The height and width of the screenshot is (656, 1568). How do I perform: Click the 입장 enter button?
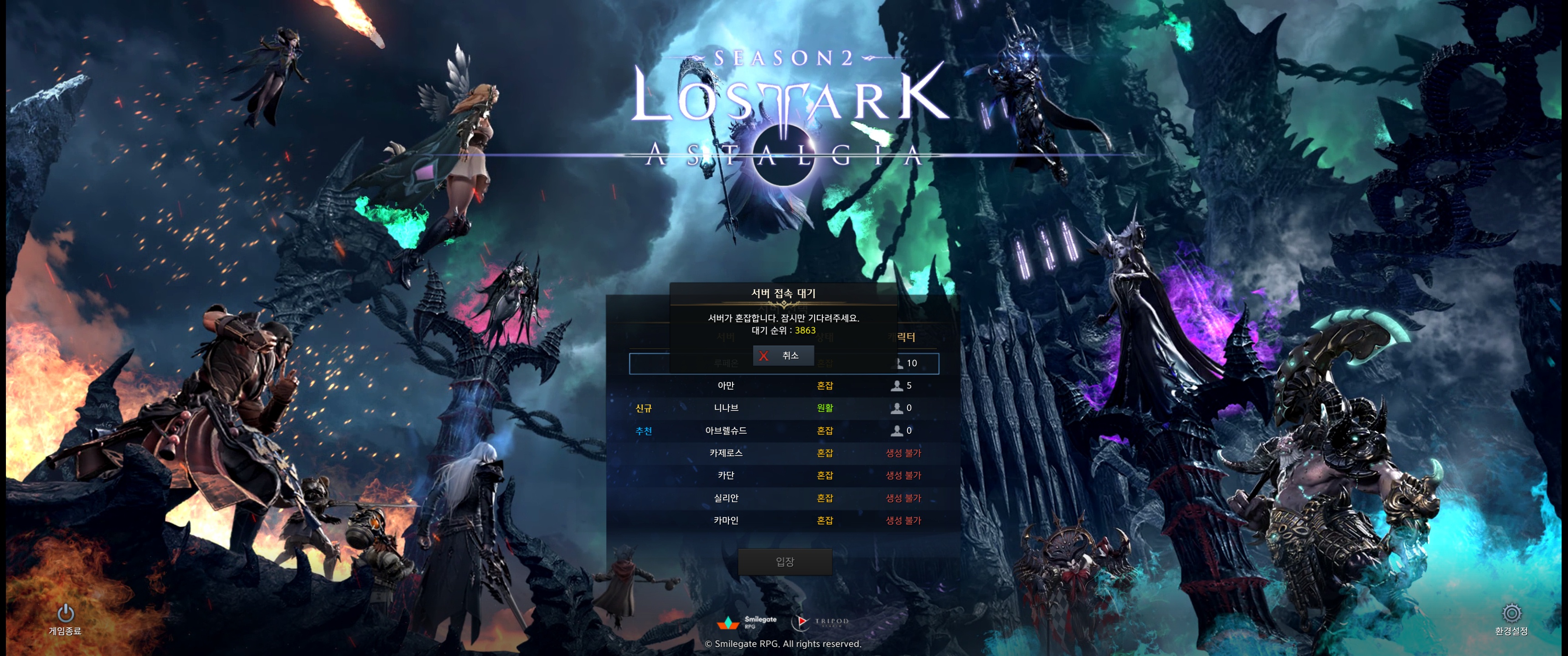[x=784, y=562]
